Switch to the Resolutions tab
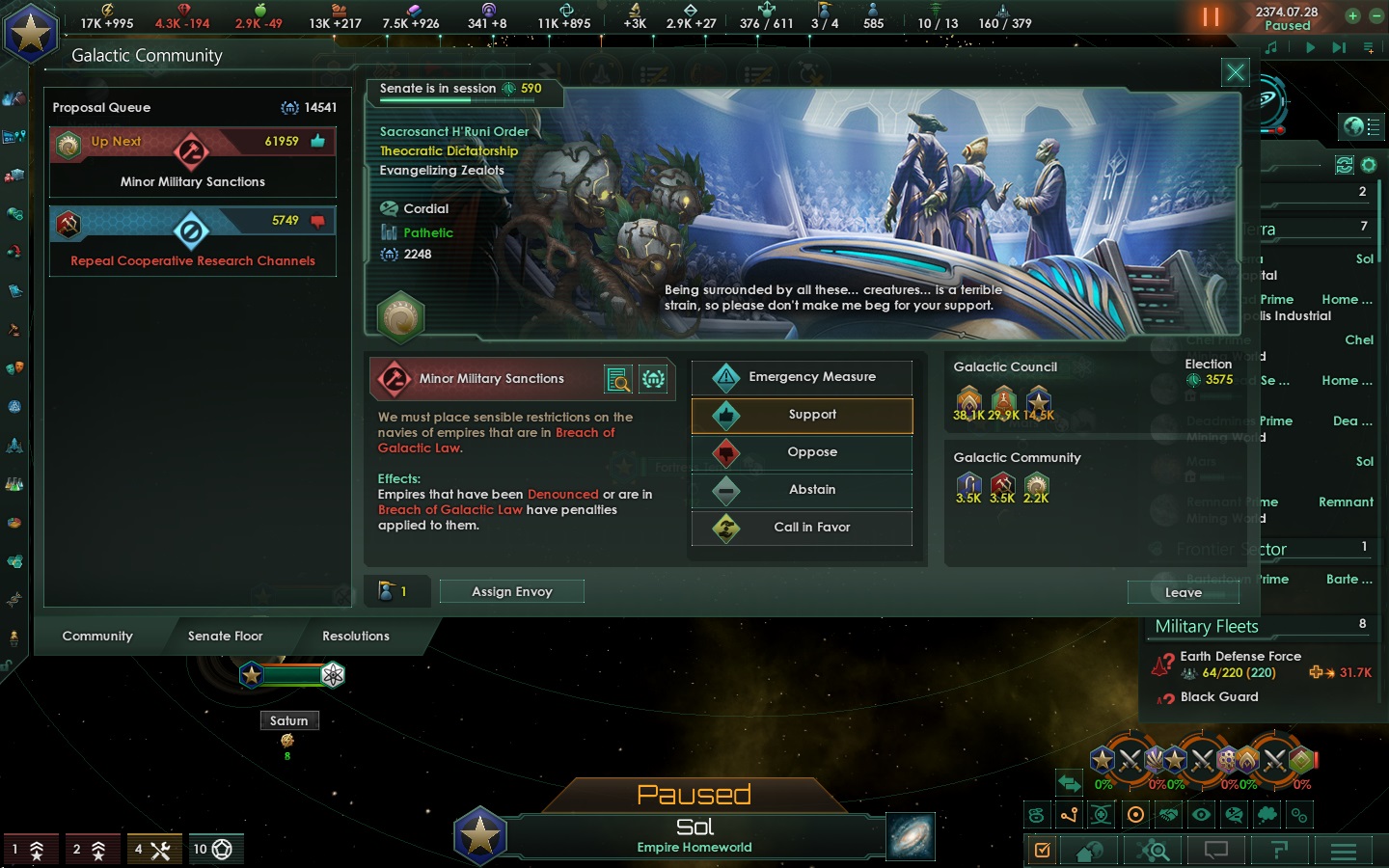Image resolution: width=1389 pixels, height=868 pixels. click(x=355, y=636)
